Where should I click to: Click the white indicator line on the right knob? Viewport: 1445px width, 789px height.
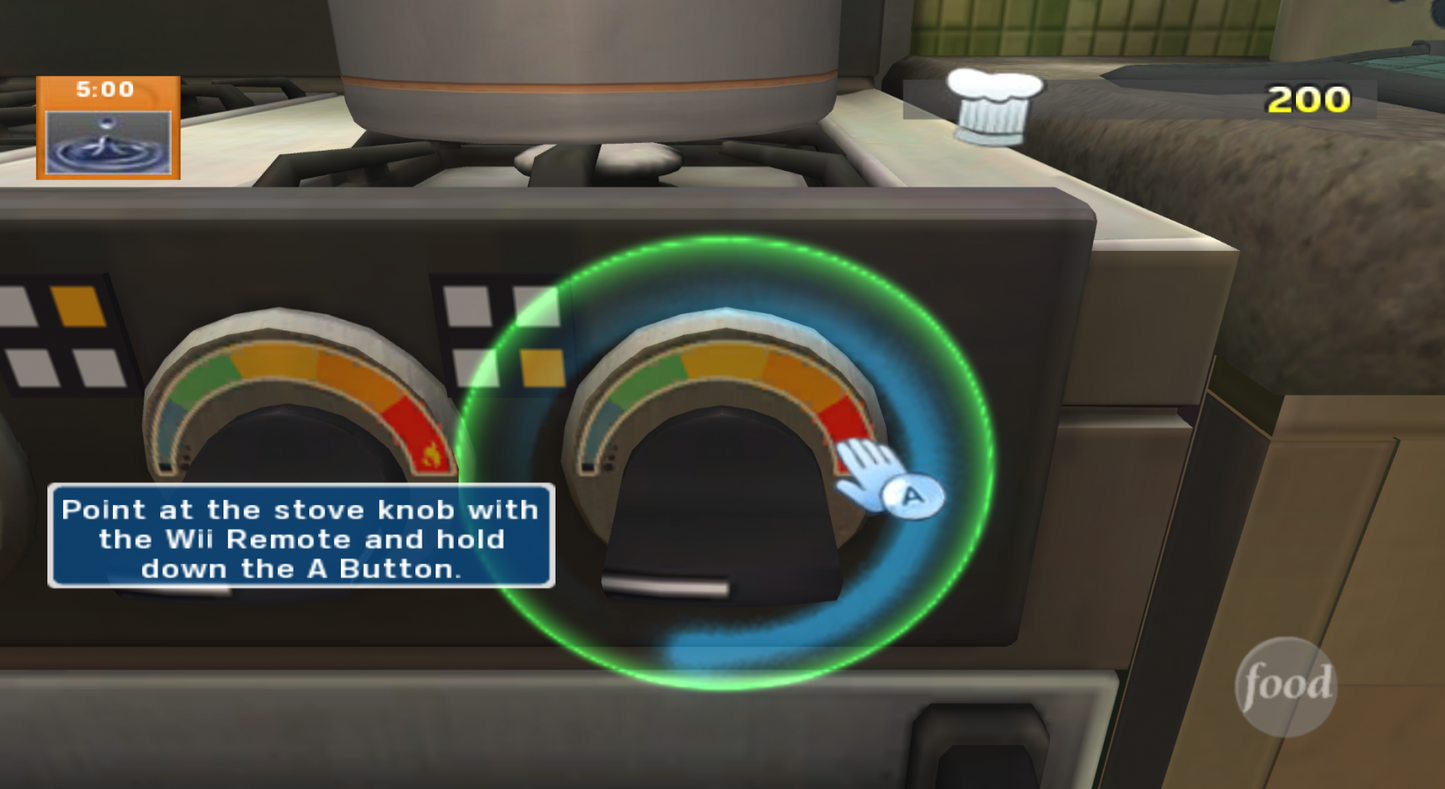tap(665, 583)
